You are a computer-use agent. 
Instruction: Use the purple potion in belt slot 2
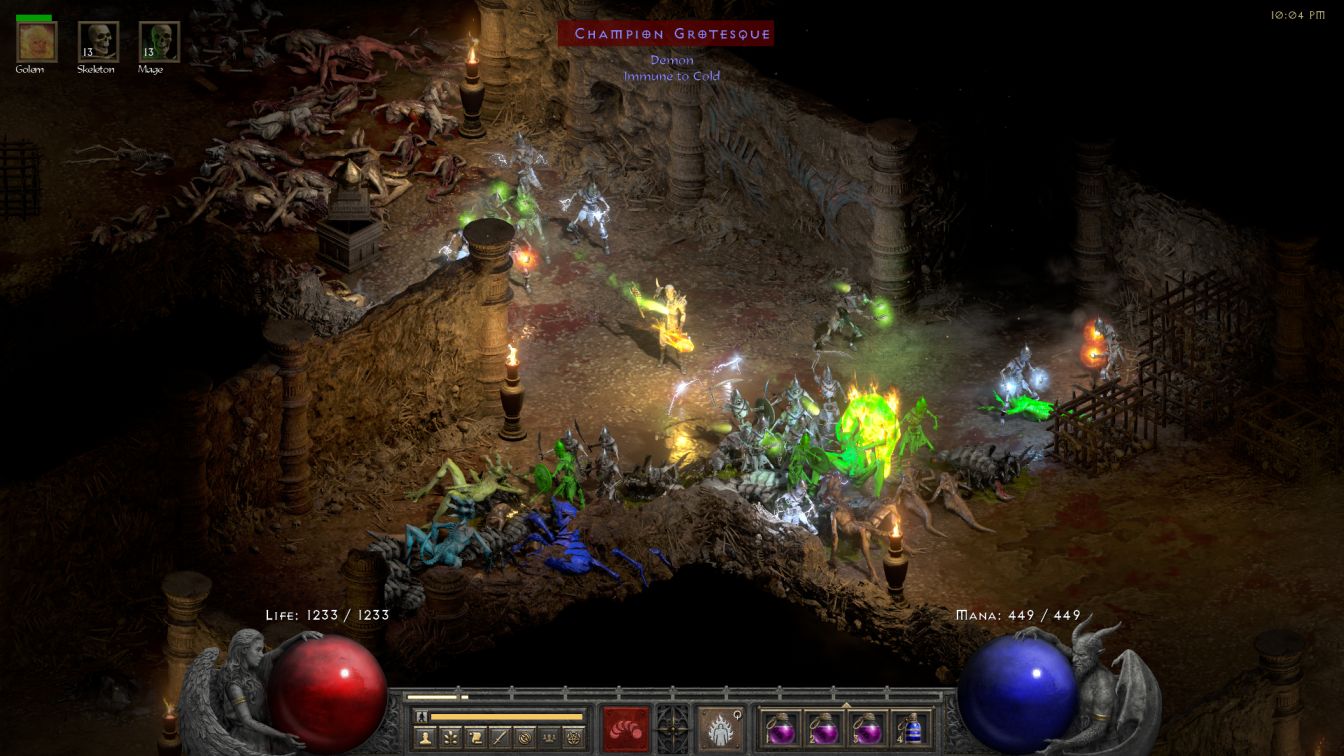click(x=823, y=727)
